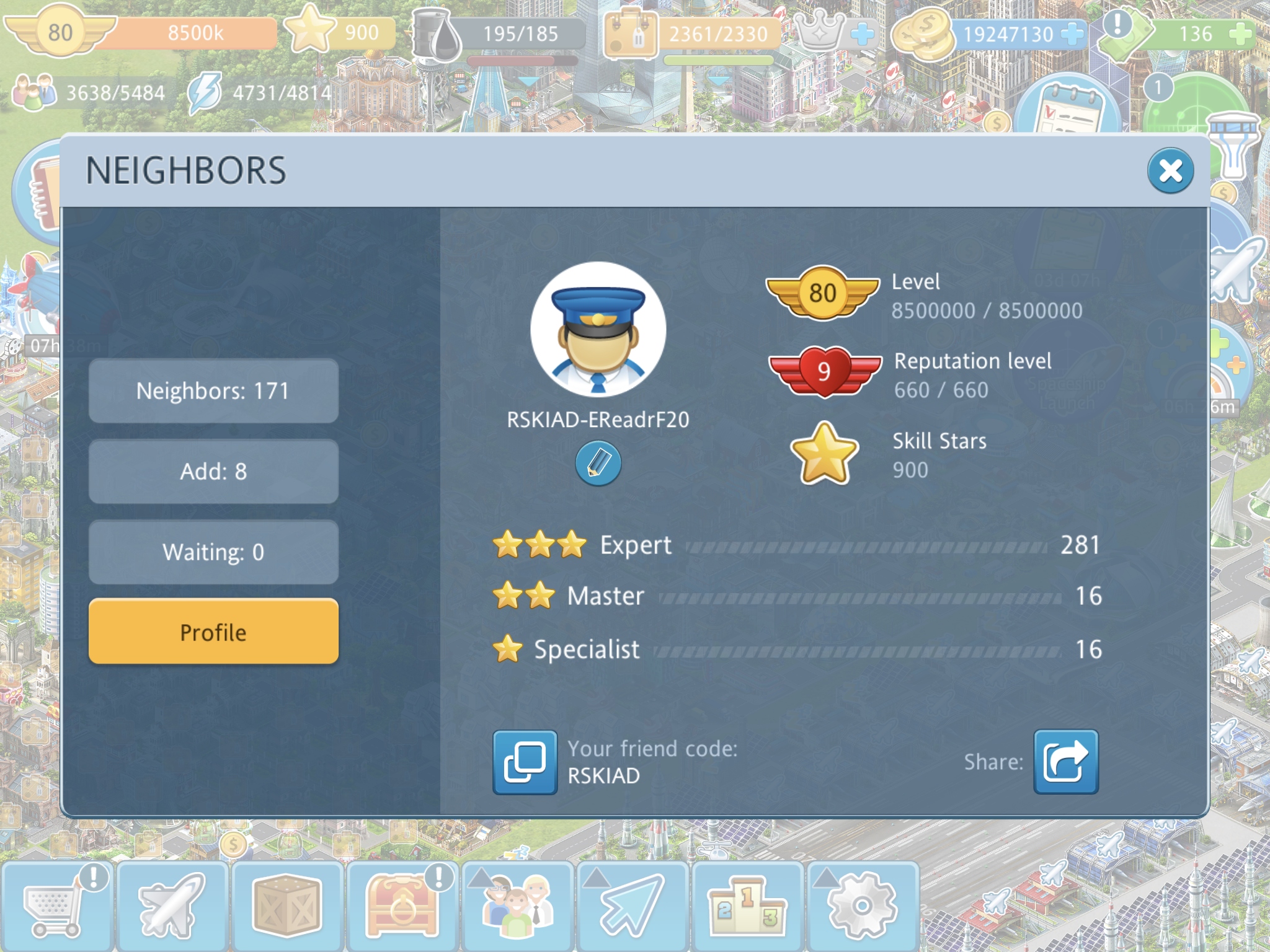Open the wooden crate warehouse

(286, 906)
